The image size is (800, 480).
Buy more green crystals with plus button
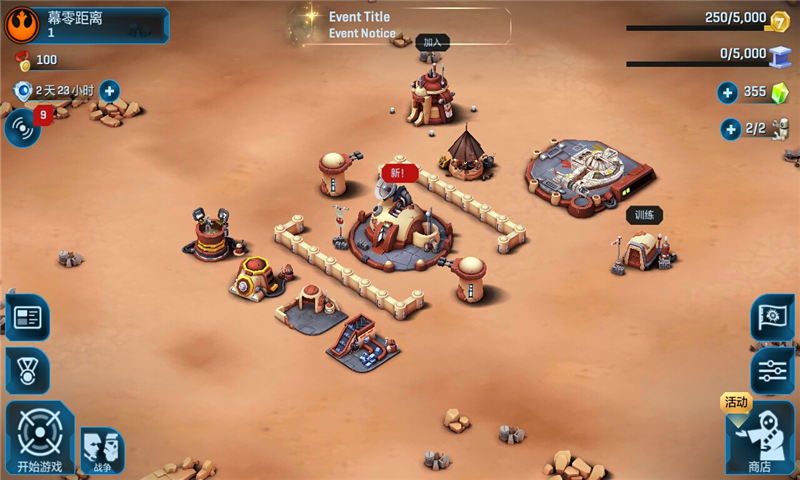(x=728, y=93)
